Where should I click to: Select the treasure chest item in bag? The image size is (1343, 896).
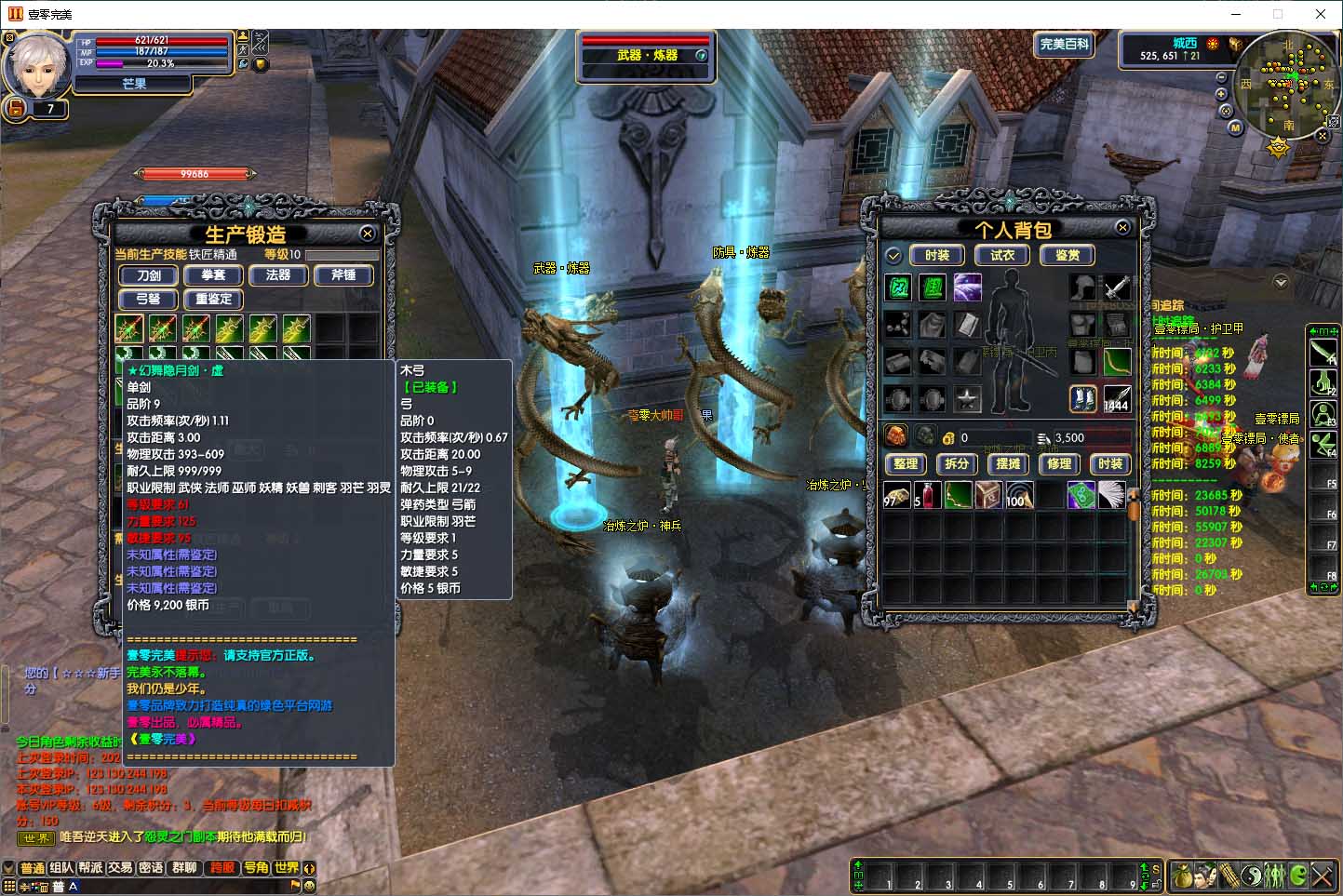point(988,495)
